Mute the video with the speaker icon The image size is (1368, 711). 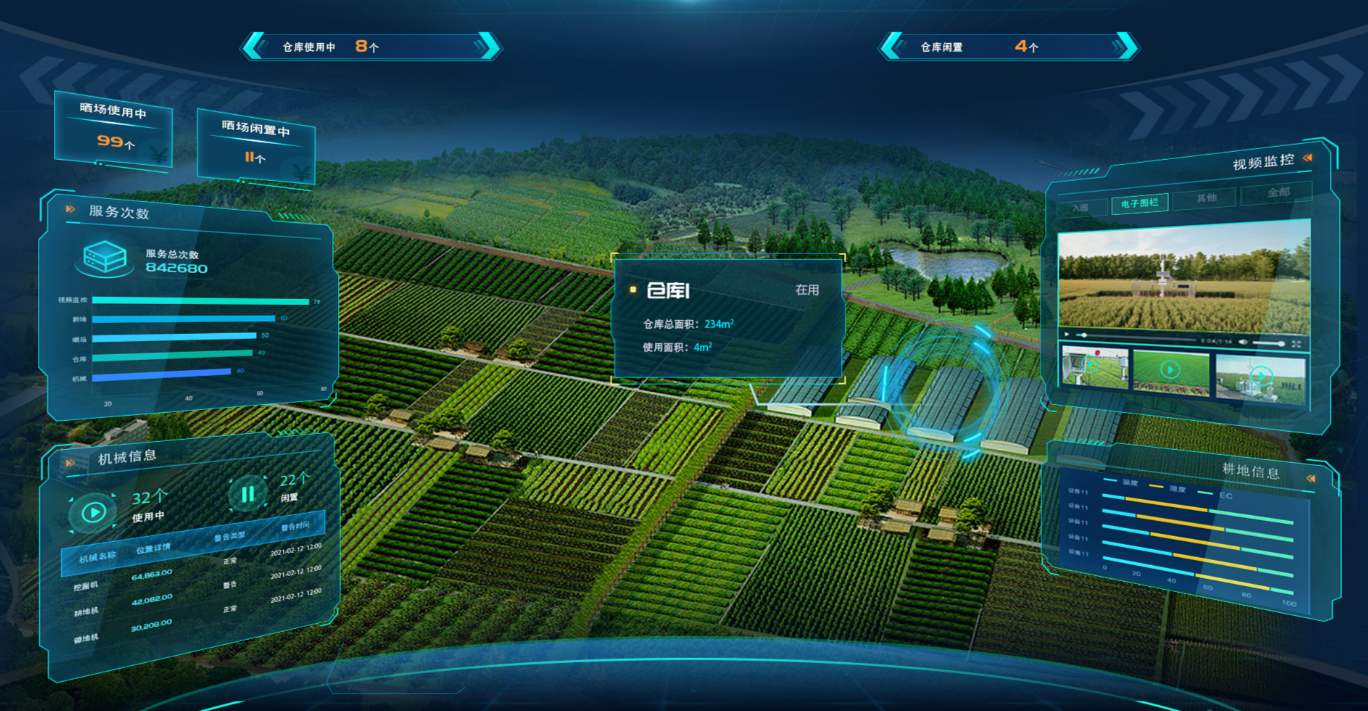click(1243, 342)
